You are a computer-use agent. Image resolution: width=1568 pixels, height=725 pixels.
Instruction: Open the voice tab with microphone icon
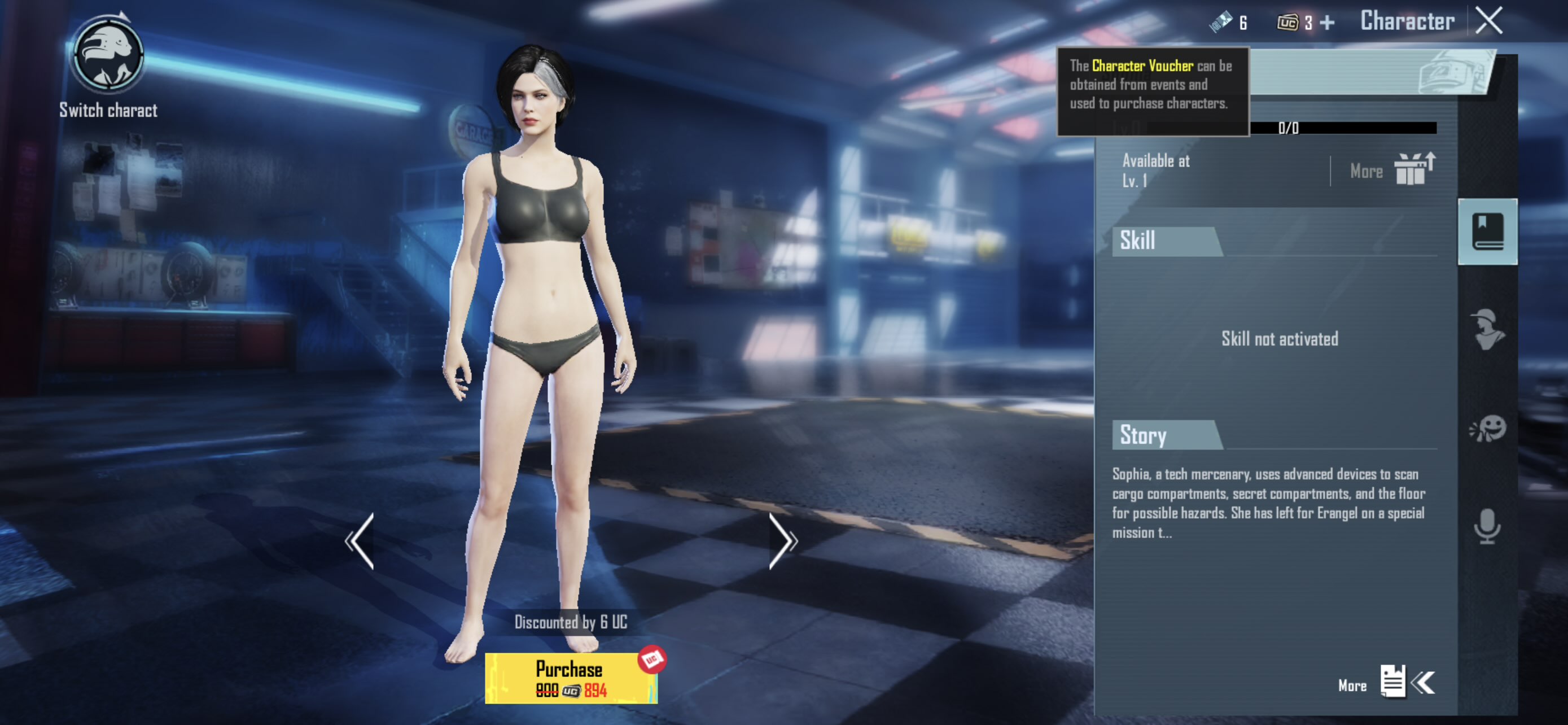point(1487,526)
